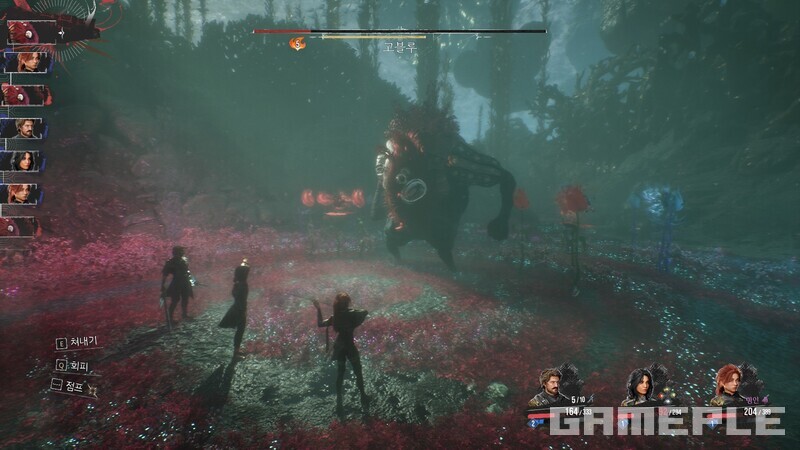This screenshot has height=450, width=800.
Task: Pick the red-haired woman's party portrait showing 204 HP
Action: pyautogui.click(x=729, y=383)
